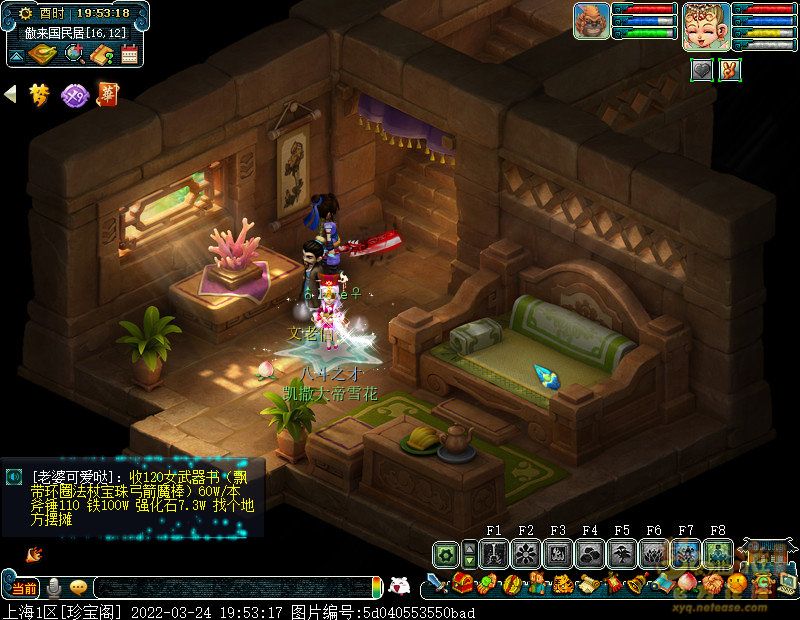Open the world map globe icon
Image resolution: width=800 pixels, height=620 pixels.
pyautogui.click(x=73, y=54)
